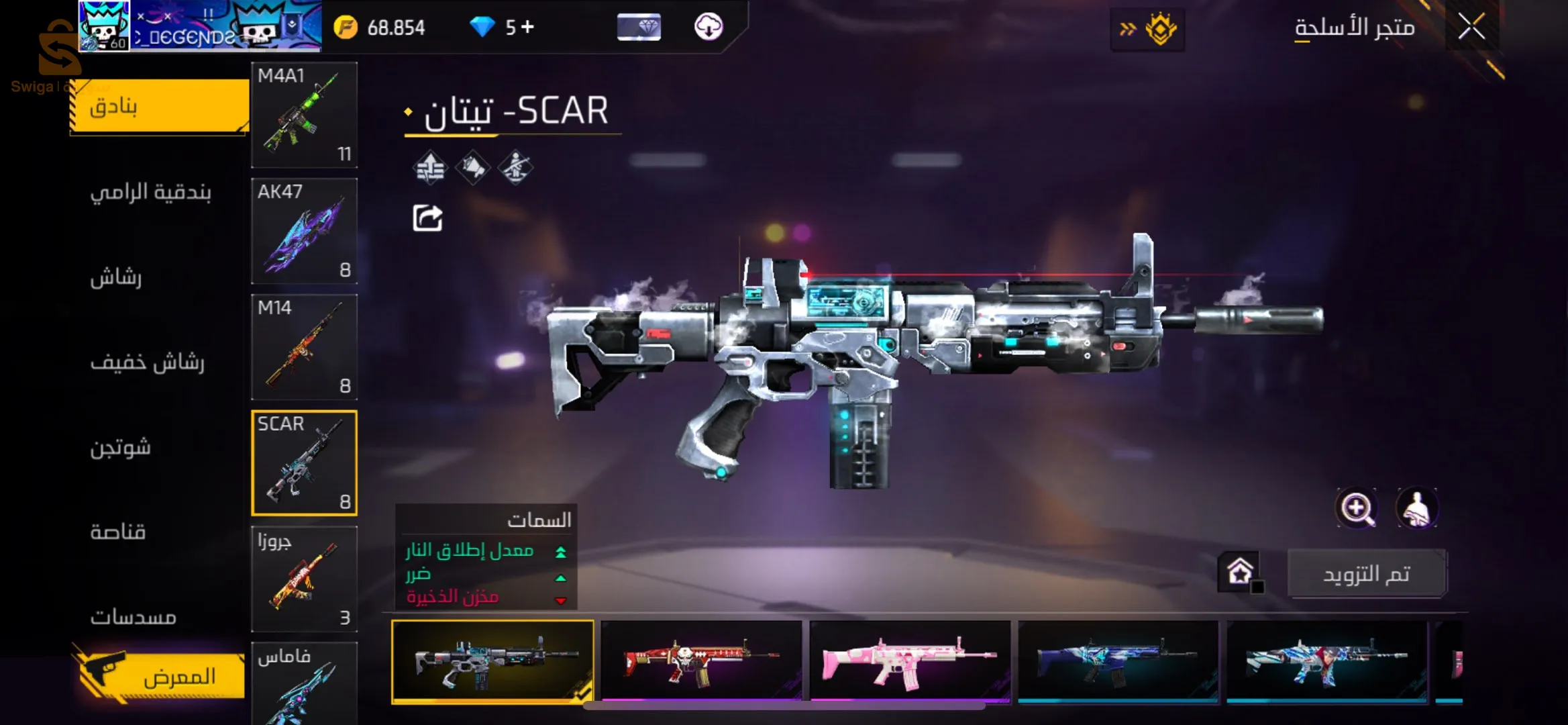
Task: Open the رشاش خفيف category
Action: (x=147, y=362)
